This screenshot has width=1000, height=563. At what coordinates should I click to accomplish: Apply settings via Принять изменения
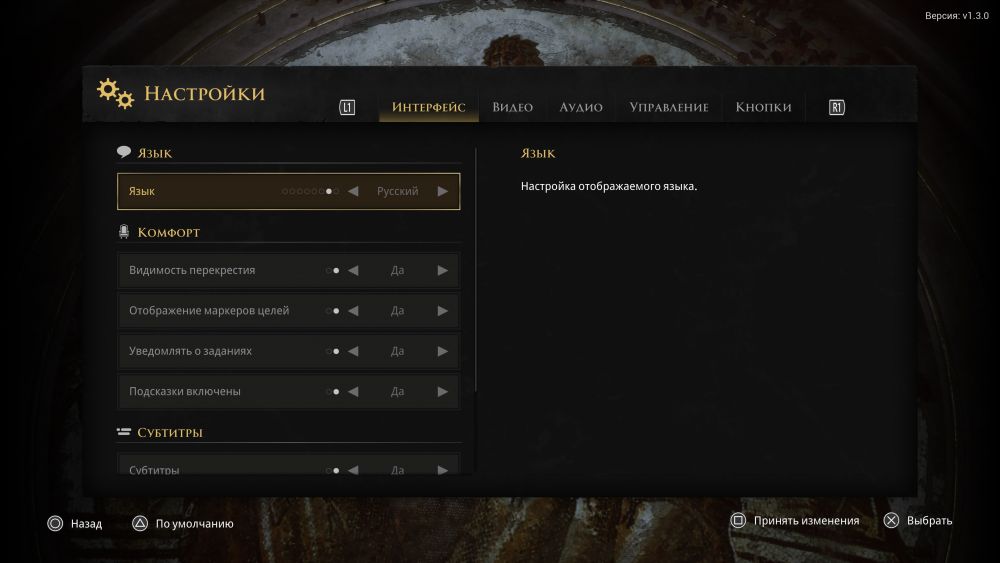(795, 520)
